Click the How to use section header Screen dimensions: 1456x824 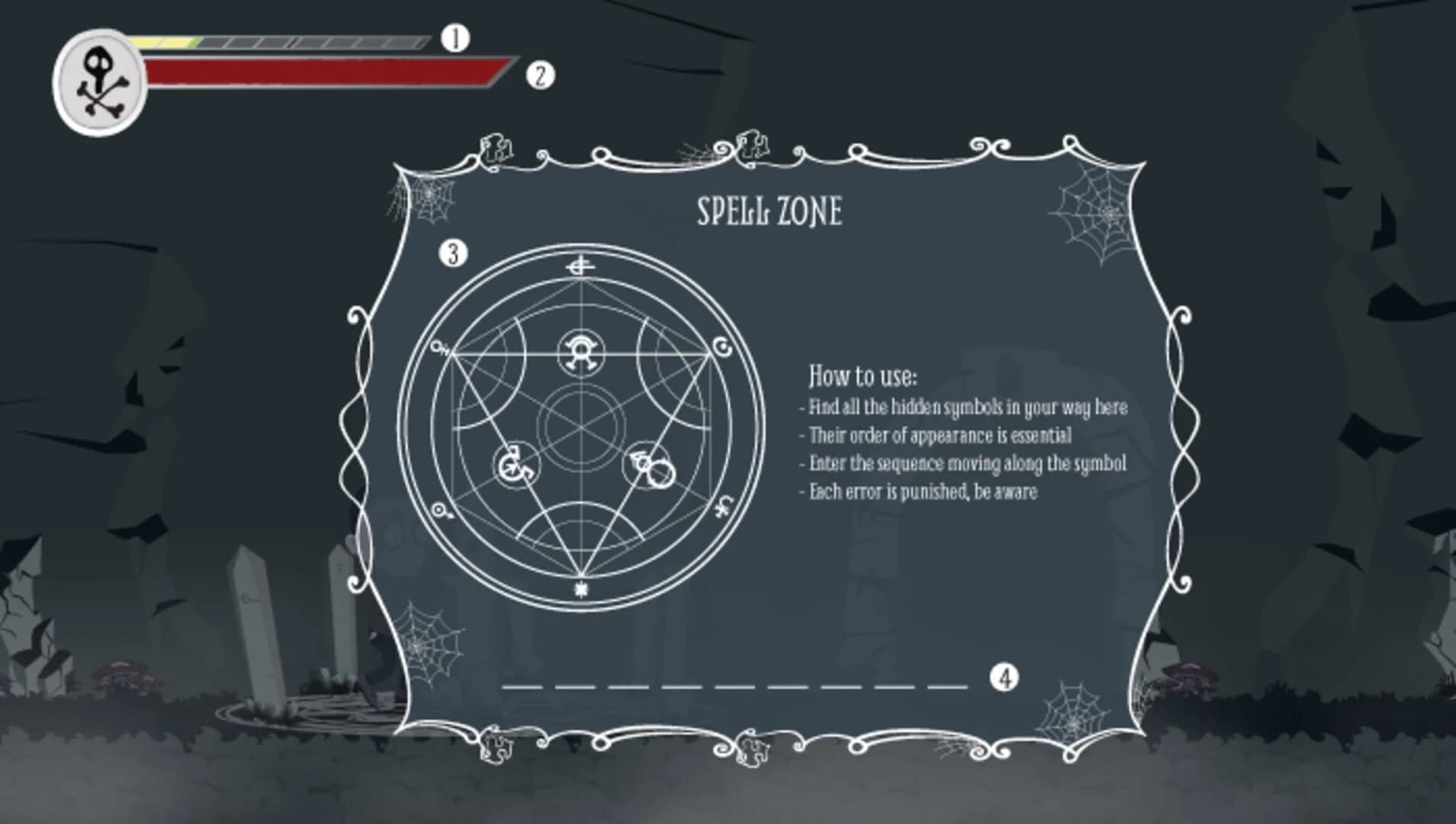(863, 377)
